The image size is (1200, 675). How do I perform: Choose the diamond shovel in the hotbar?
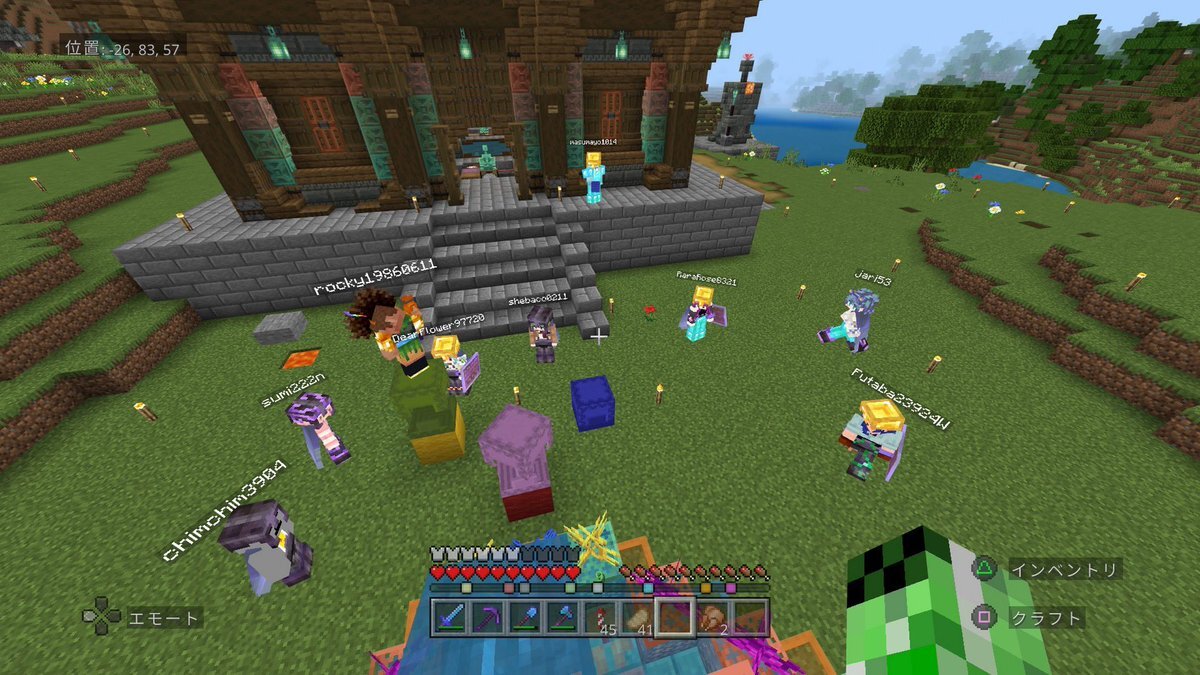tap(526, 617)
